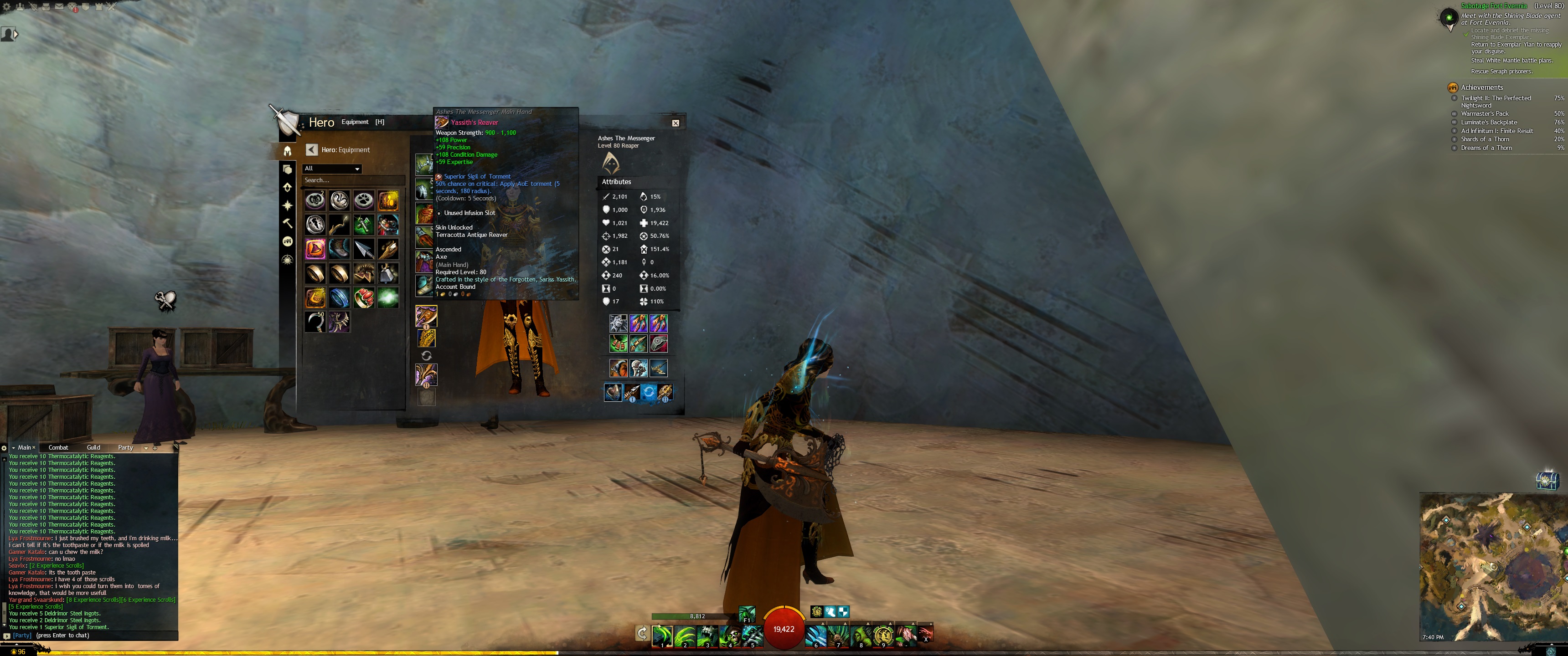Activate the golden signet skill in slot 9

[882, 636]
